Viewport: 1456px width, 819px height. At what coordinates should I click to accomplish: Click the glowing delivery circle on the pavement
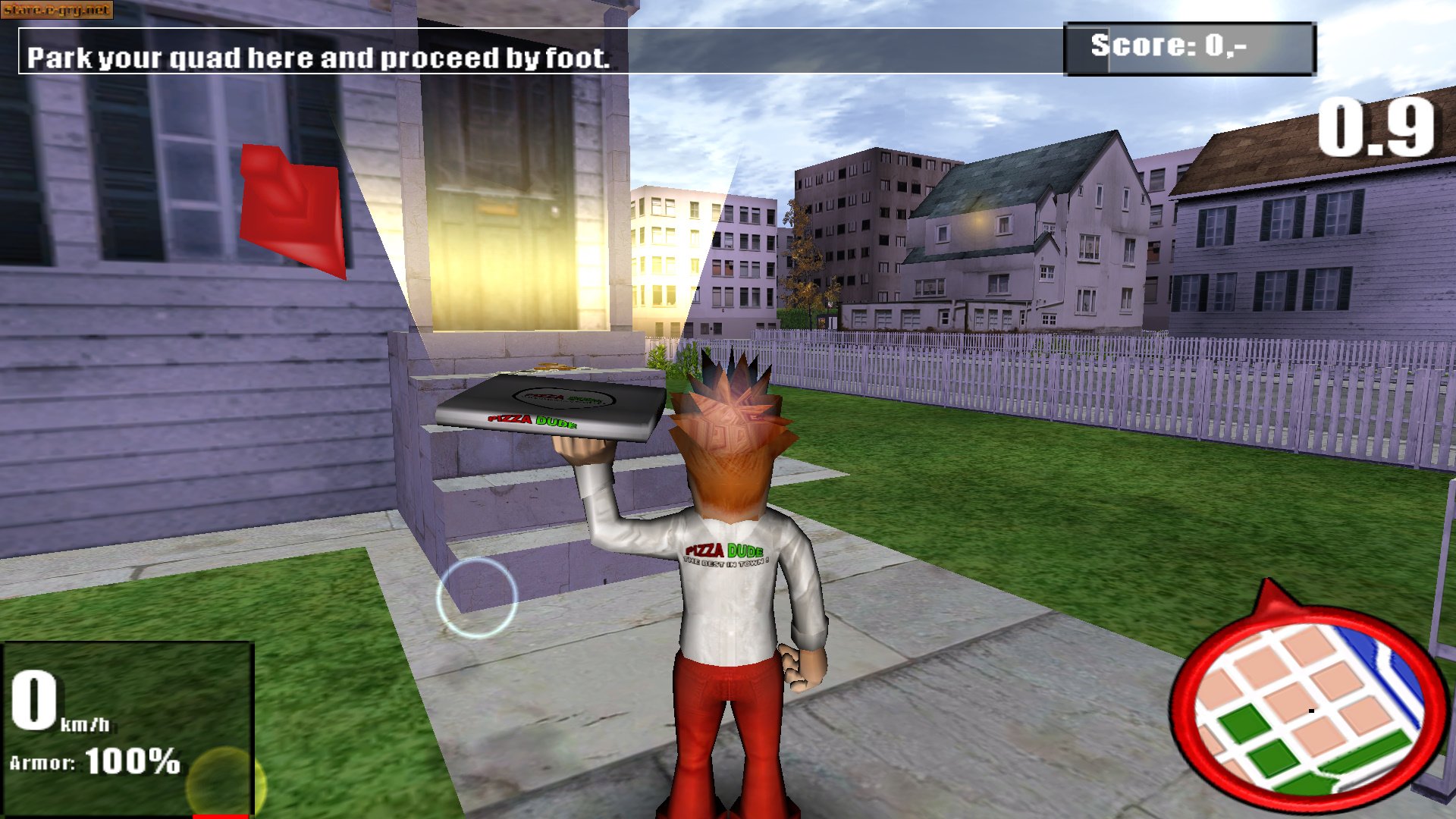(478, 599)
